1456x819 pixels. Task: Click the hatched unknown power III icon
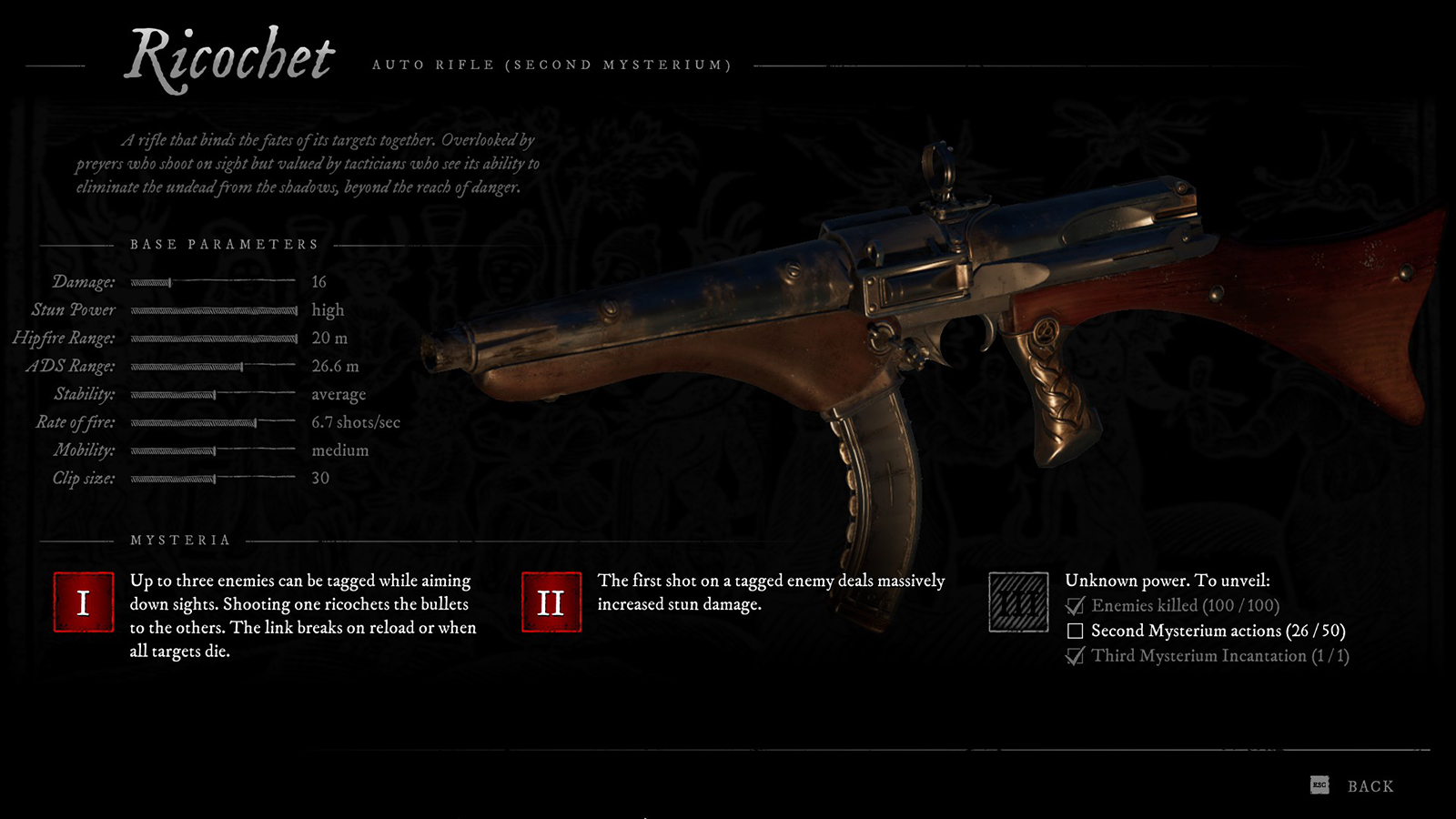click(1018, 602)
